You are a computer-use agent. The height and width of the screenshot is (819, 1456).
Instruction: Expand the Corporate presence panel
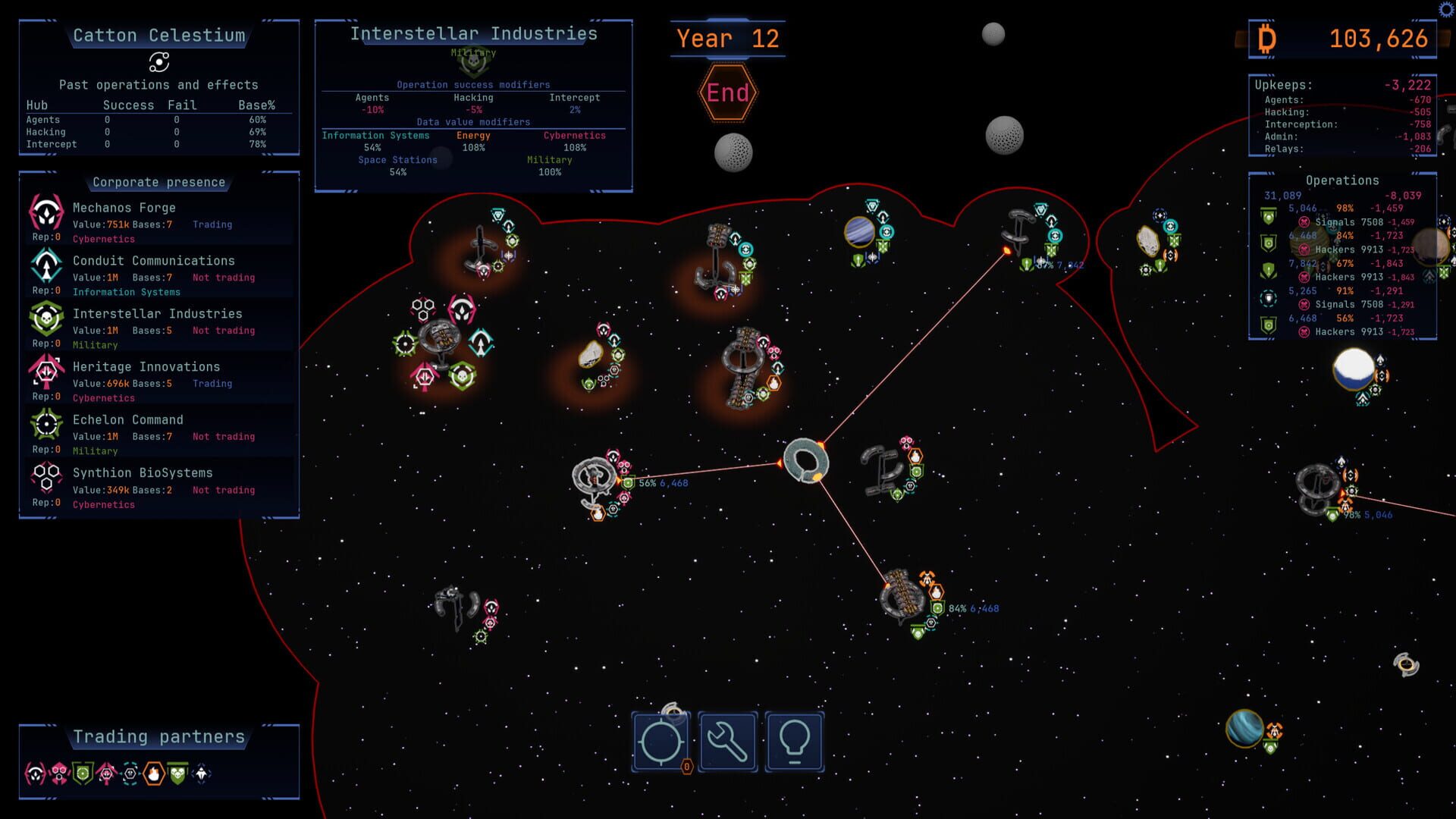pyautogui.click(x=158, y=182)
